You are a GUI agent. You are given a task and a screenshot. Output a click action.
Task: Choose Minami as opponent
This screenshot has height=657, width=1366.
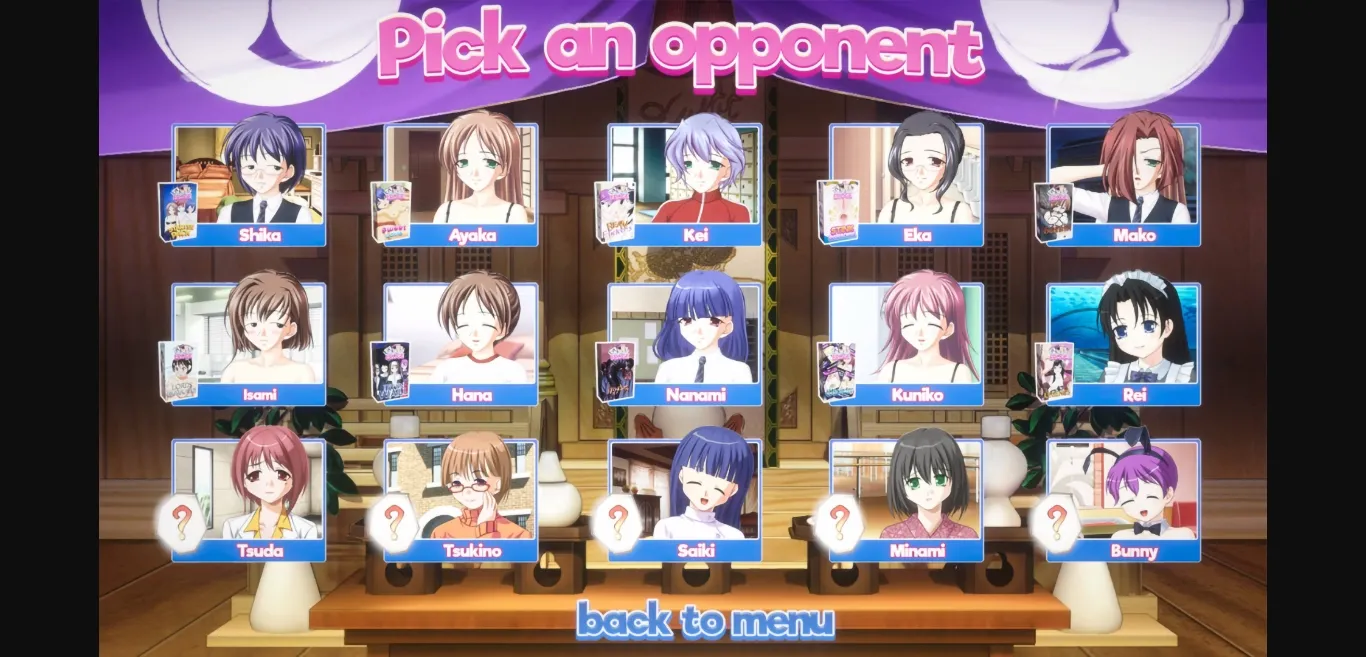coord(918,496)
